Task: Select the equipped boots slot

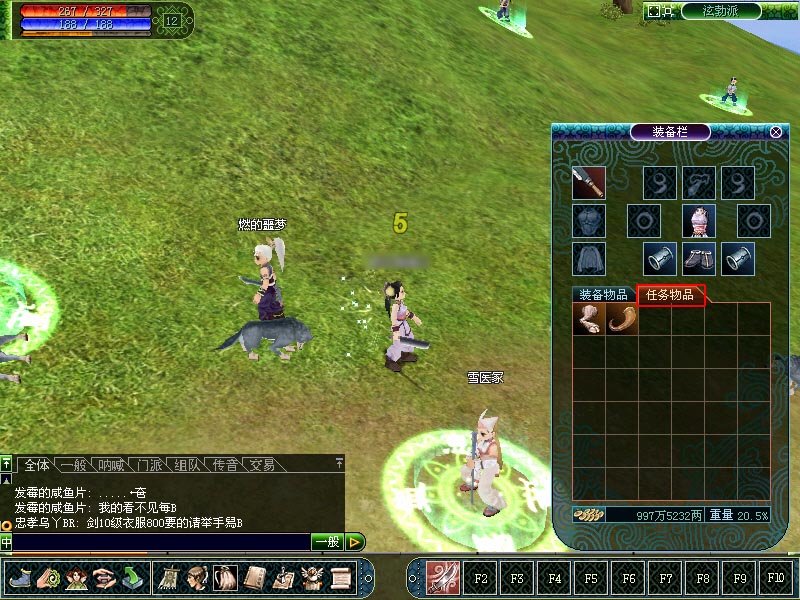Action: 699,259
